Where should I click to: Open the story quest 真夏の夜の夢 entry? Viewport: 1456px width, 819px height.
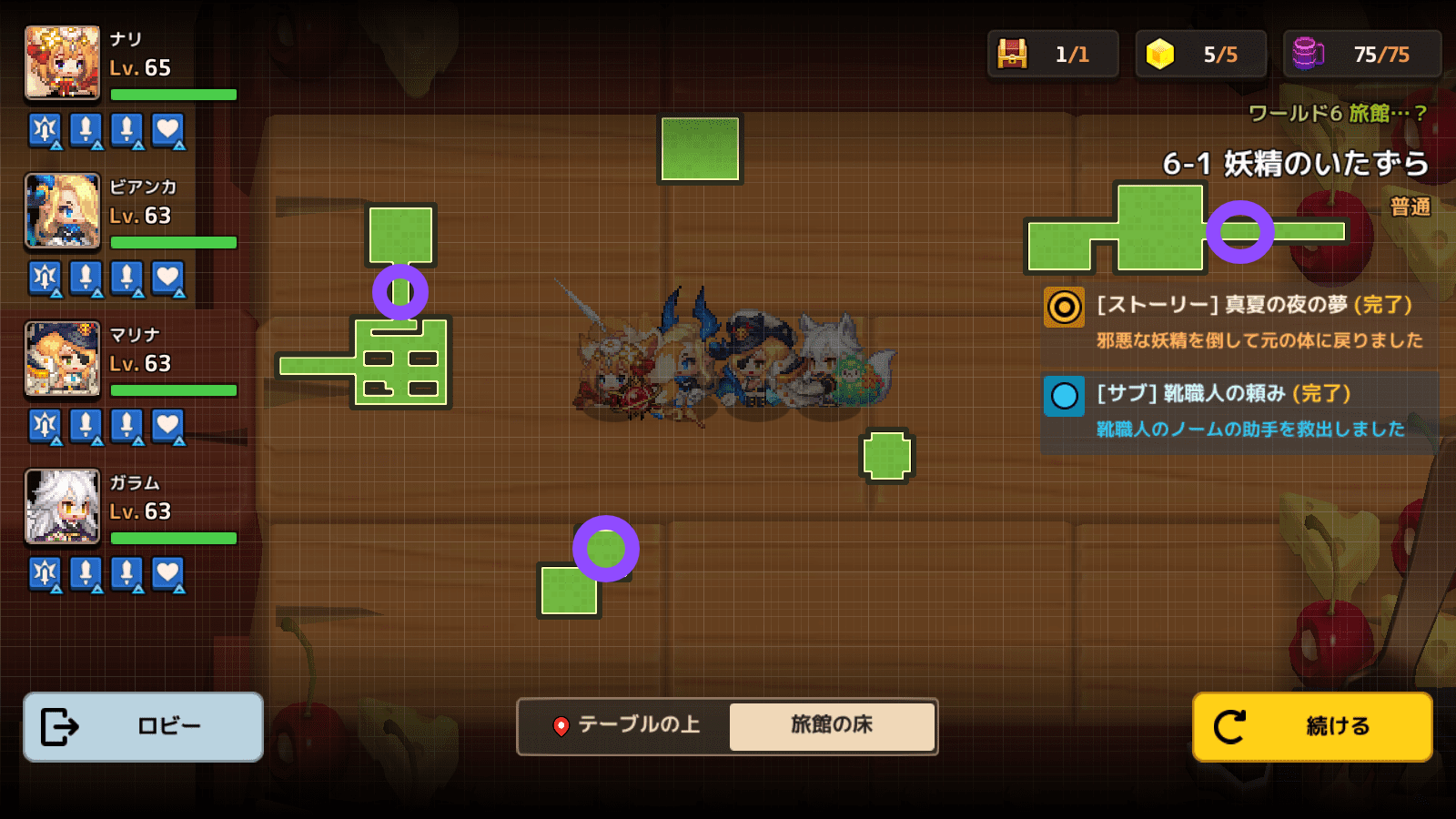[x=1238, y=321]
